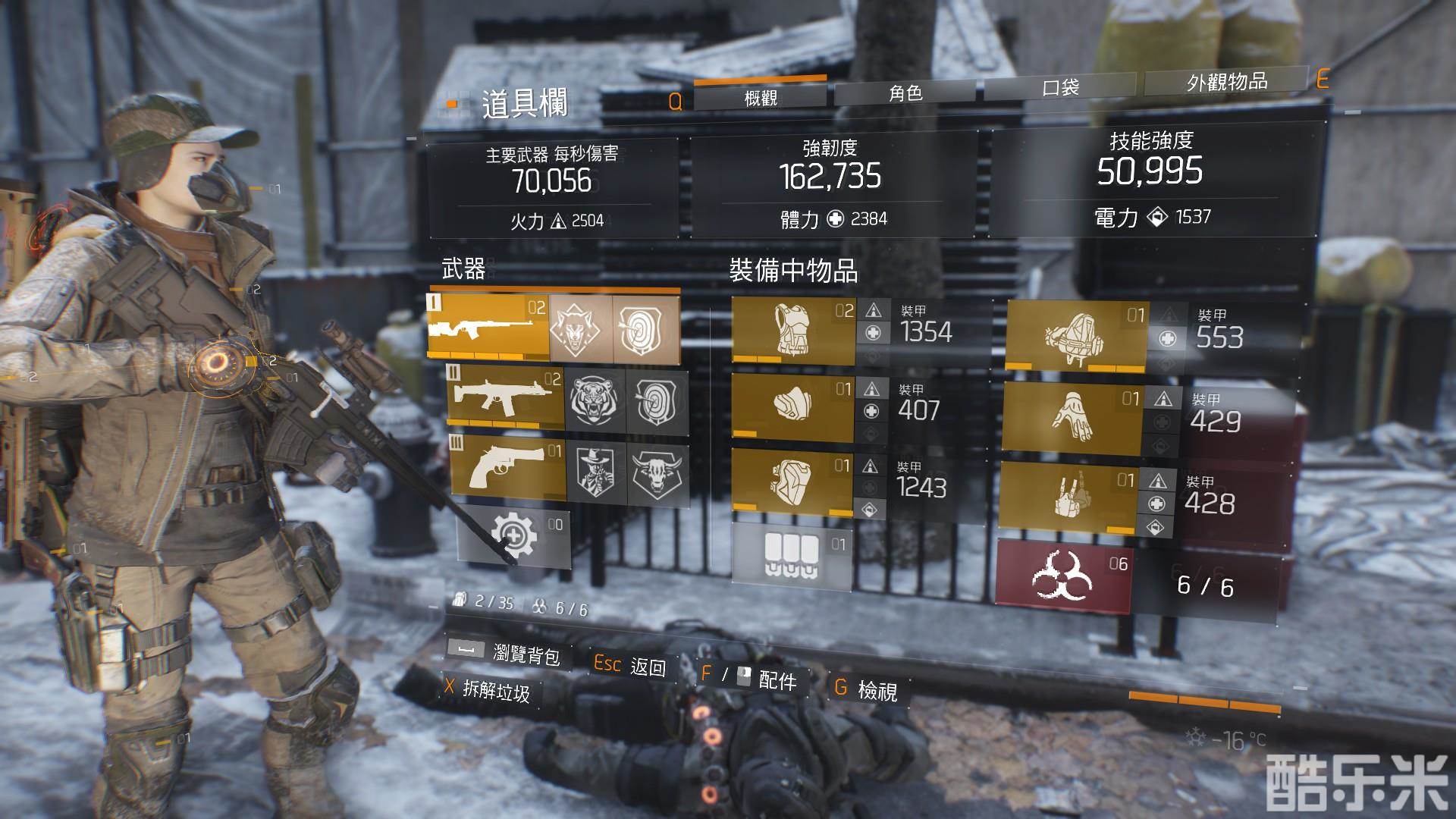
Task: Select the primary marksman rifle weapon slot
Action: [488, 328]
